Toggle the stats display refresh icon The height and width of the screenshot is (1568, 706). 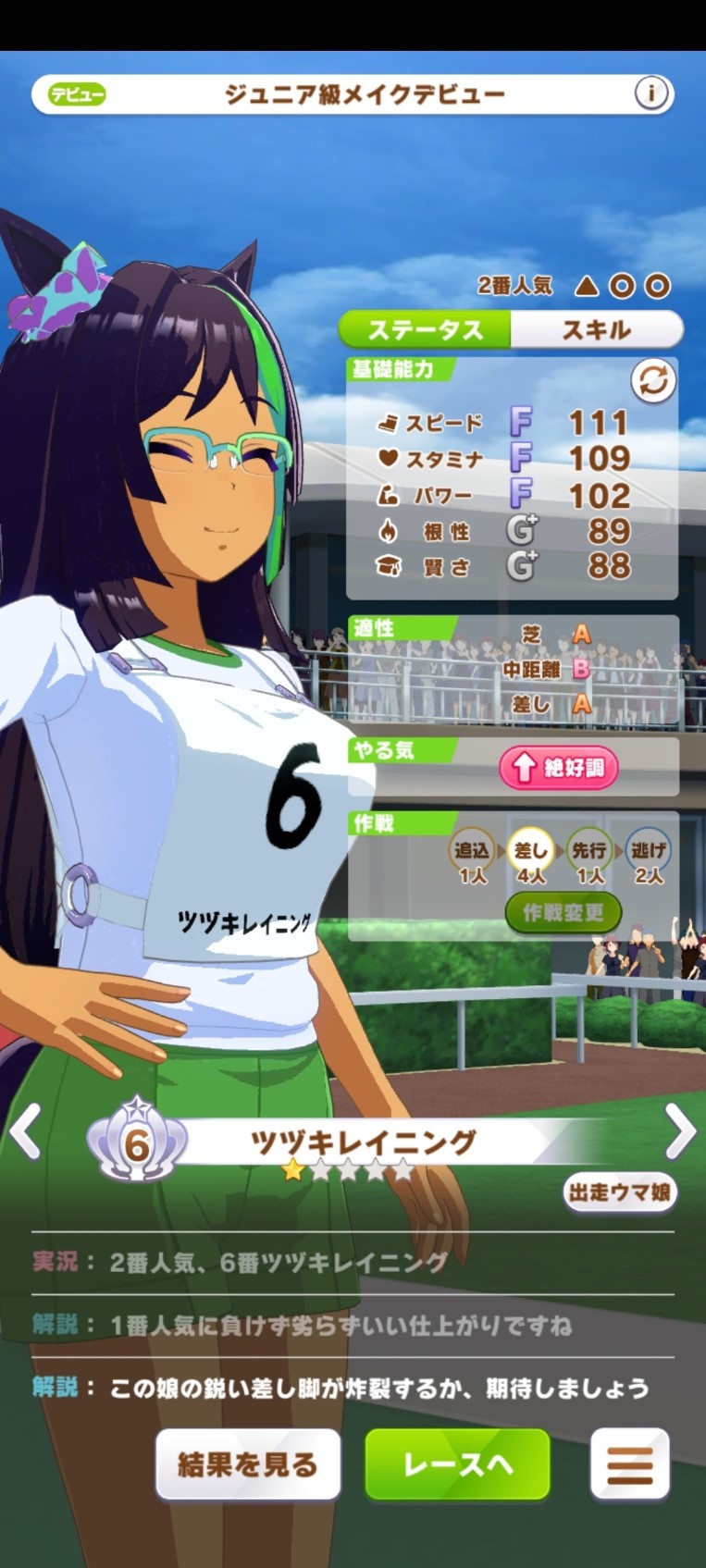click(653, 381)
